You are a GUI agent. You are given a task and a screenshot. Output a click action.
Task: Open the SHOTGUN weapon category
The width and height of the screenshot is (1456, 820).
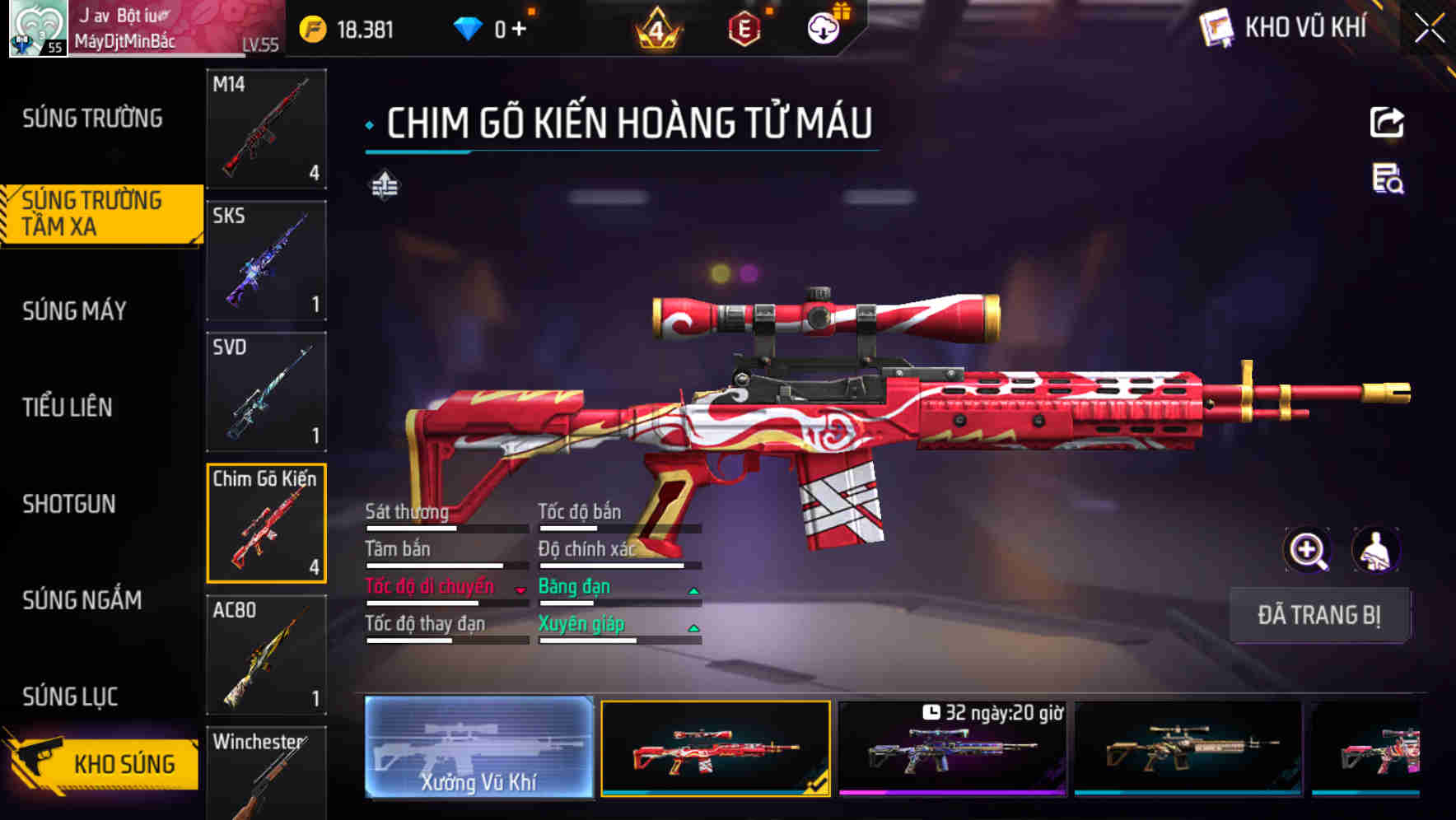[x=68, y=504]
